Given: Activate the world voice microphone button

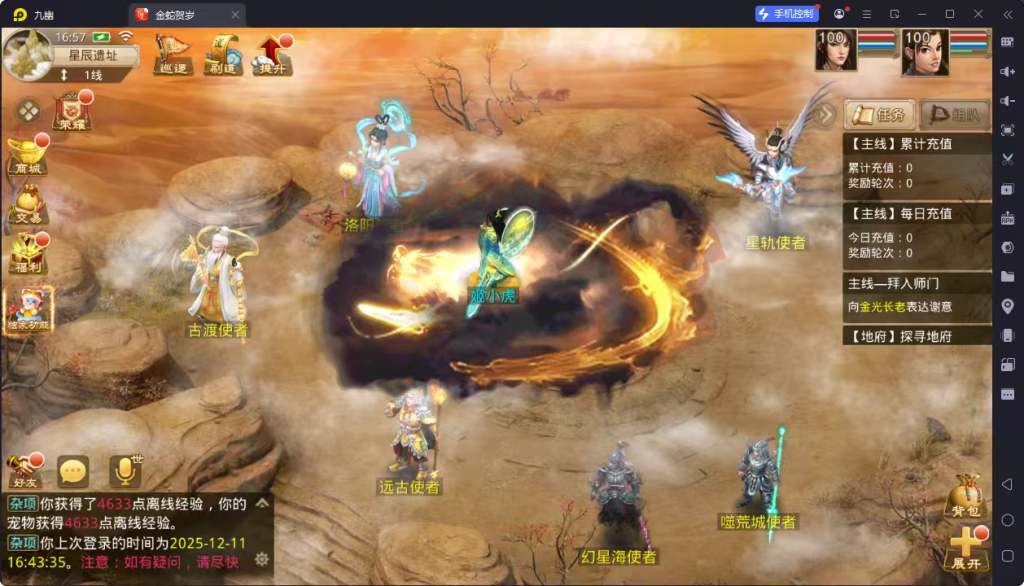Looking at the screenshot, I should tap(126, 471).
